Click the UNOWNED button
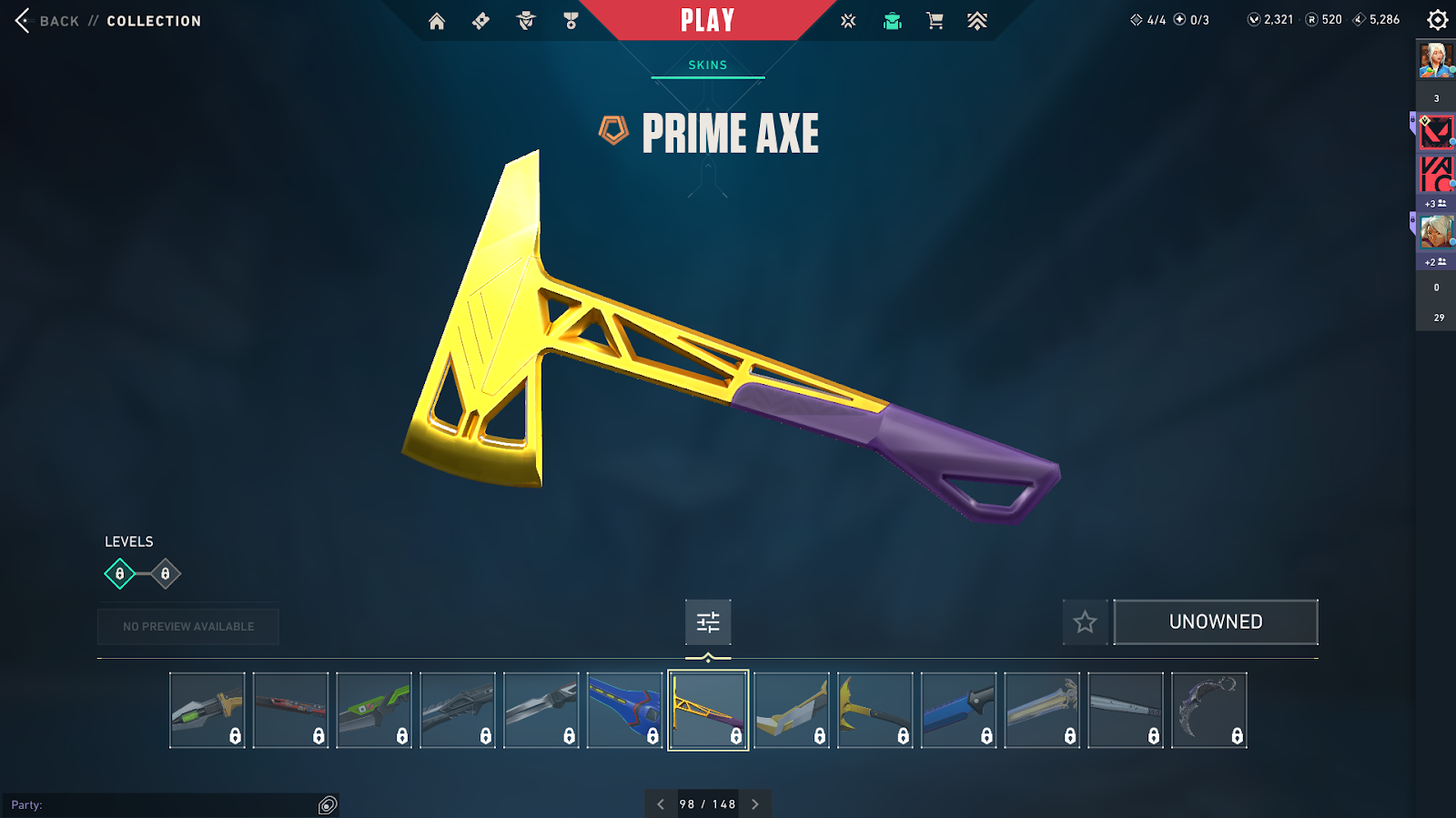Screen dimensions: 1456x818 click(1216, 622)
